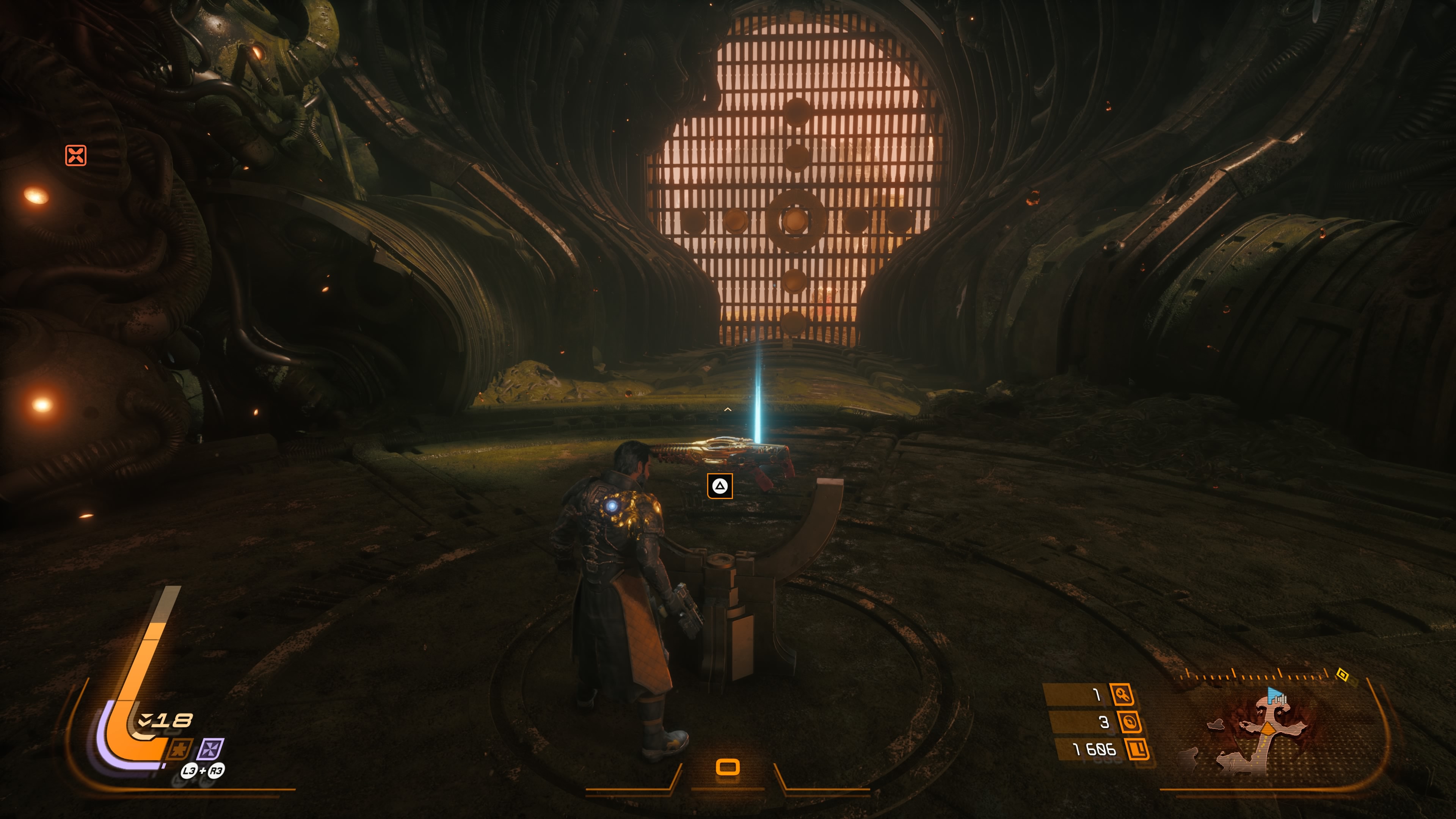Image resolution: width=1456 pixels, height=819 pixels.
Task: Click the currency icon beside 1 606
Action: (x=1137, y=750)
